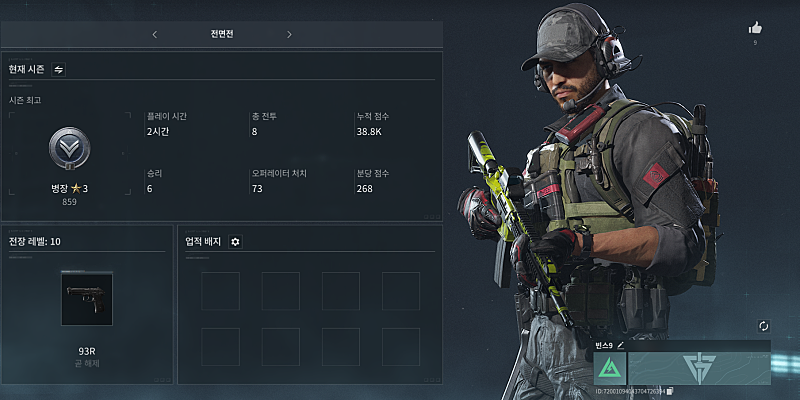Open the green triangle player avatar
800x400 pixels.
click(x=609, y=368)
